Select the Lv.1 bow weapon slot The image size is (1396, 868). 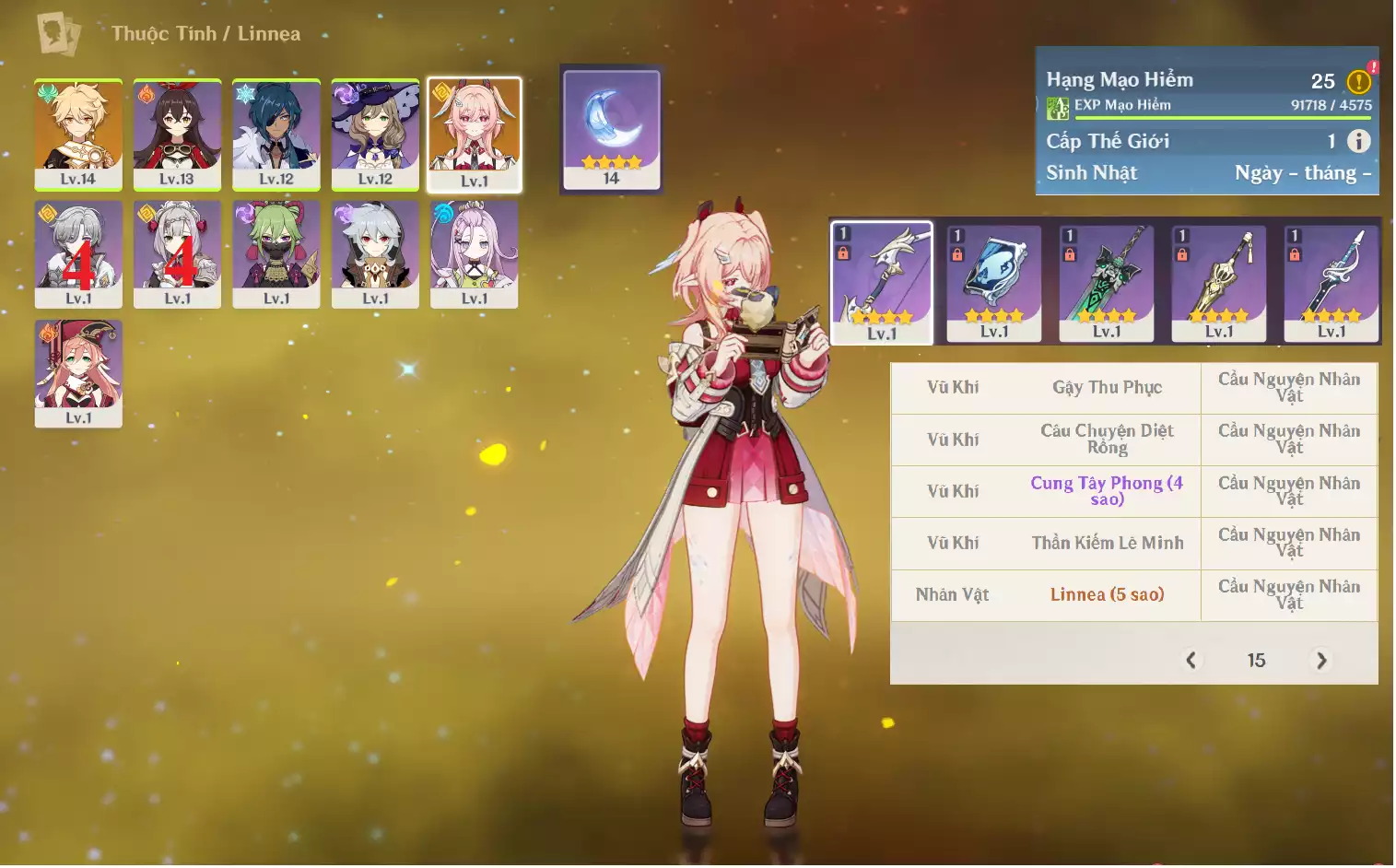[x=882, y=283]
